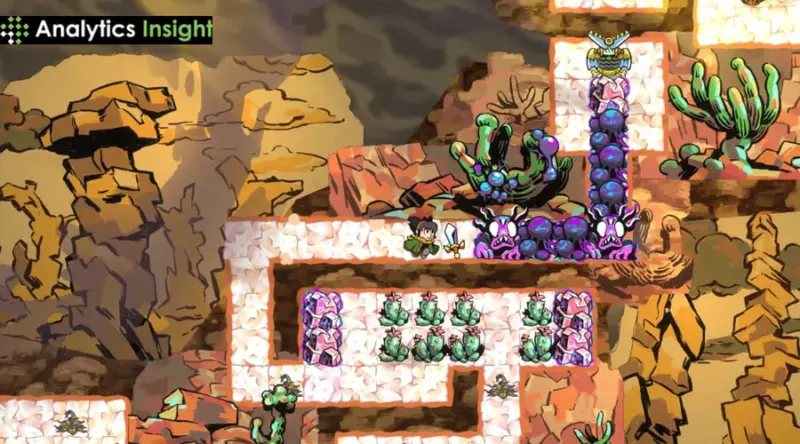Screen dimensions: 800x444
Task: Click the Analytics Insight logo
Action: [x=107, y=29]
